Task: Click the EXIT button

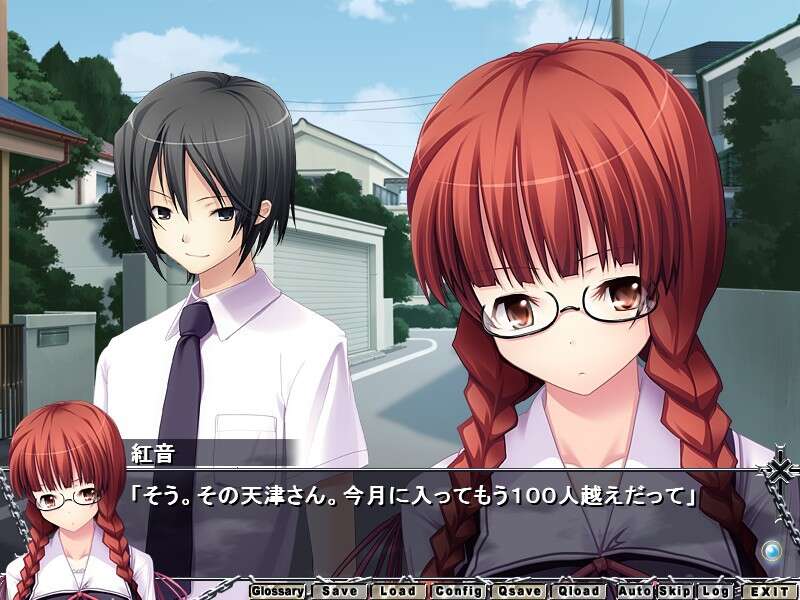Action: [767, 591]
